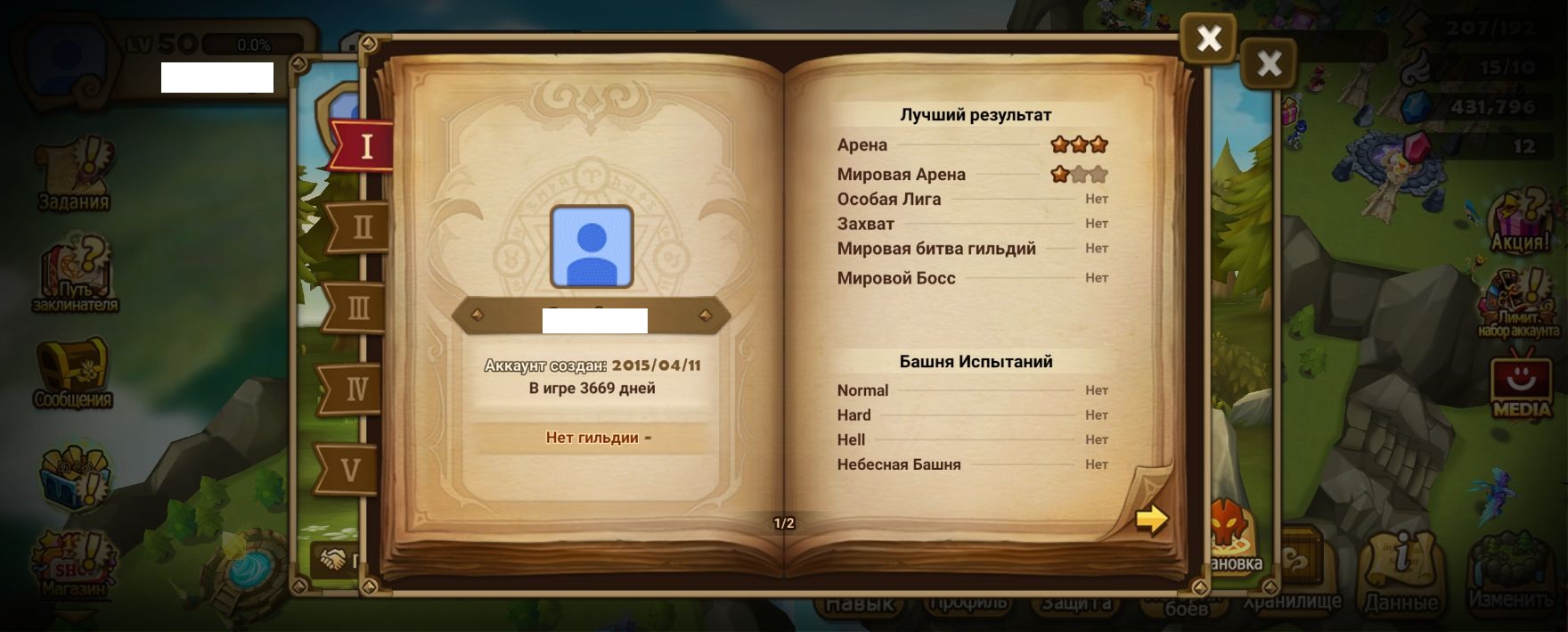
Task: Click the blue profile avatar picture
Action: (592, 247)
